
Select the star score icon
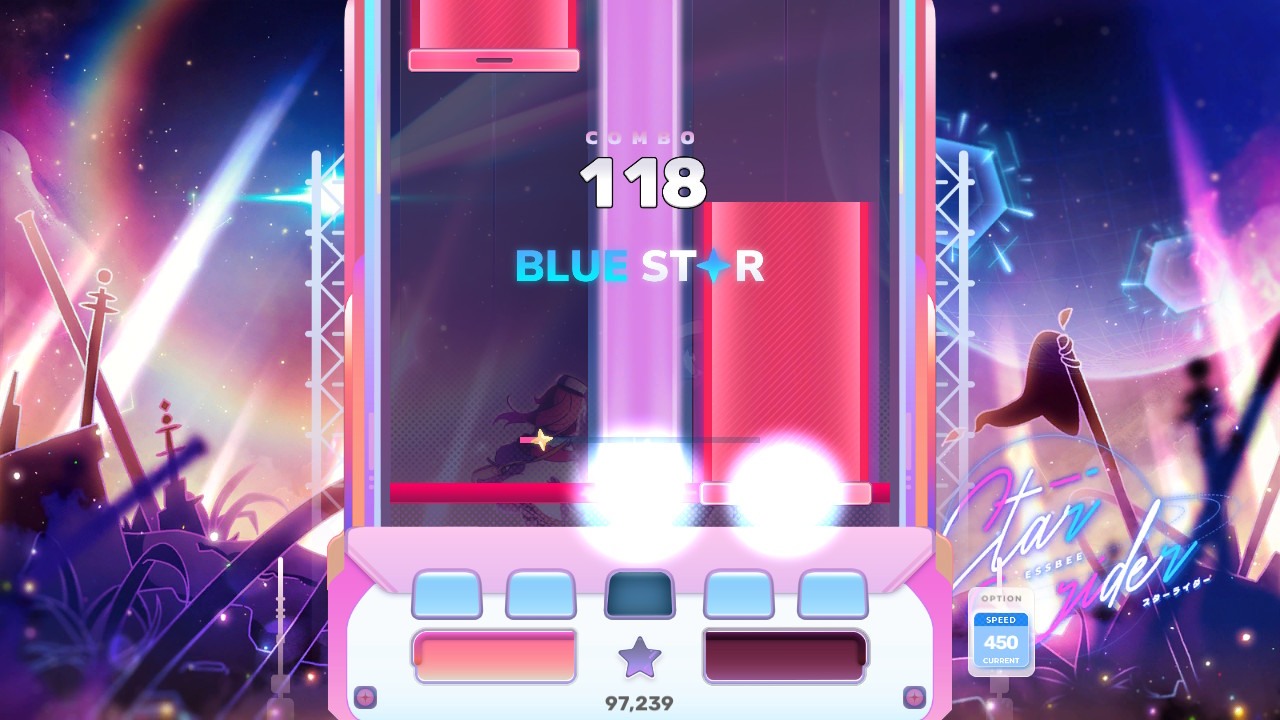(x=641, y=655)
